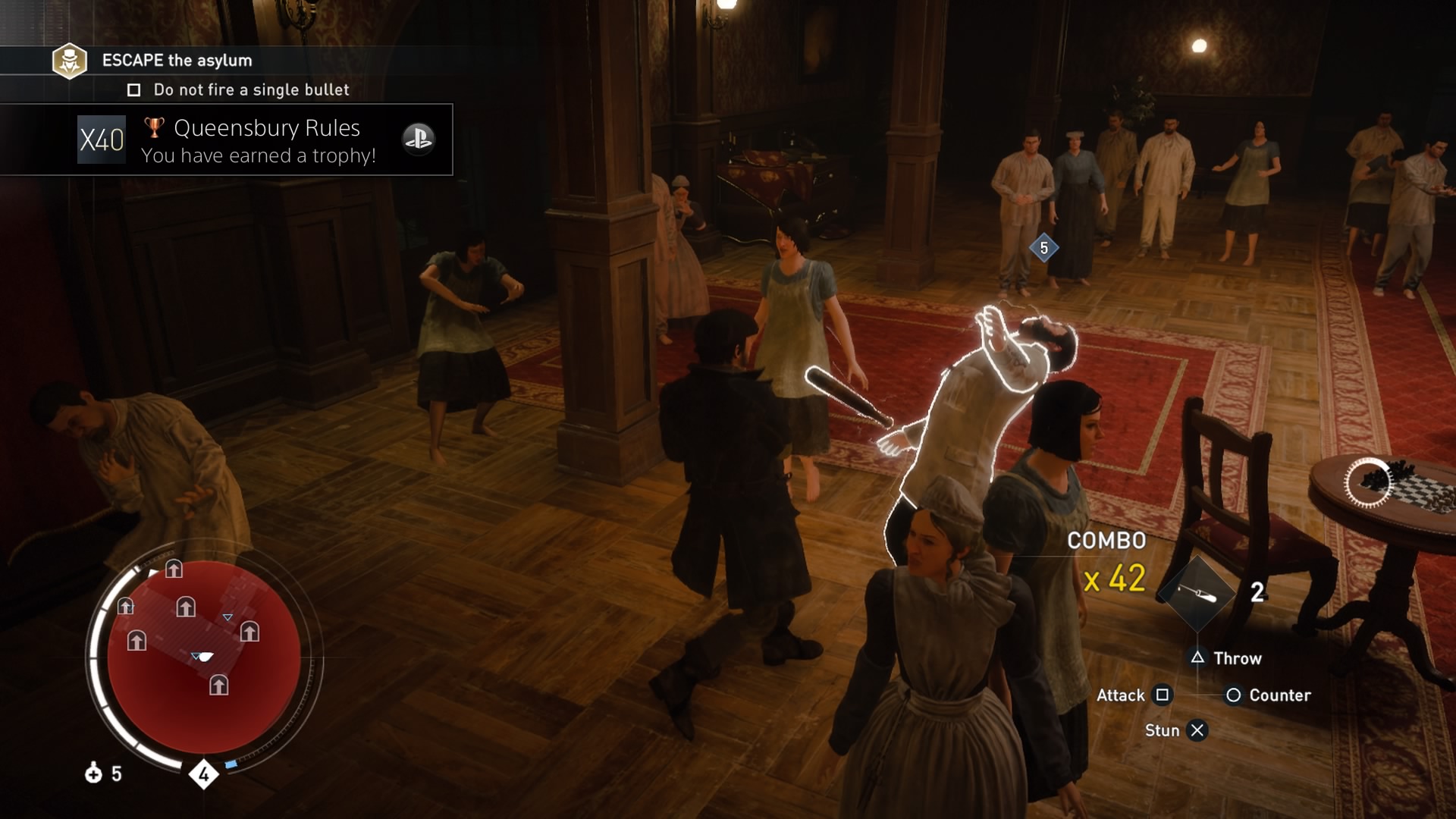Click the PlayStation logo on the trophy popup
Screen dimensions: 1456x819
click(418, 139)
